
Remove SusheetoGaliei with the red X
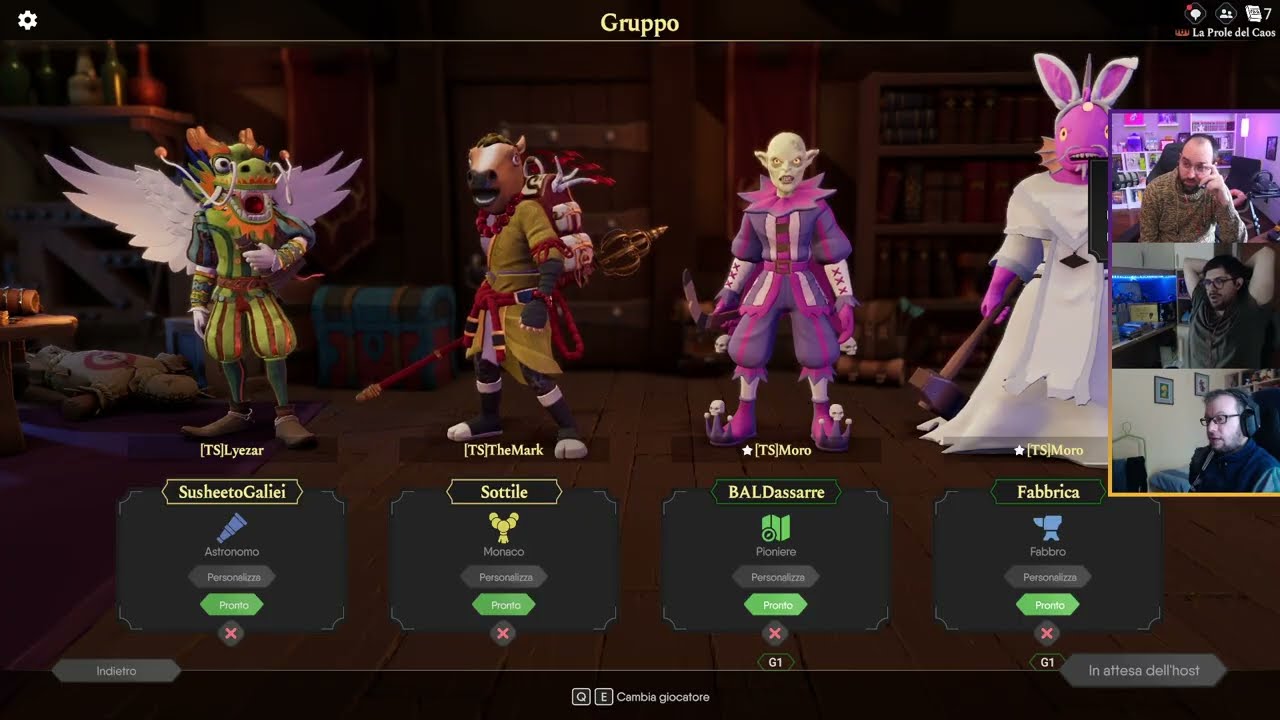pyautogui.click(x=231, y=633)
